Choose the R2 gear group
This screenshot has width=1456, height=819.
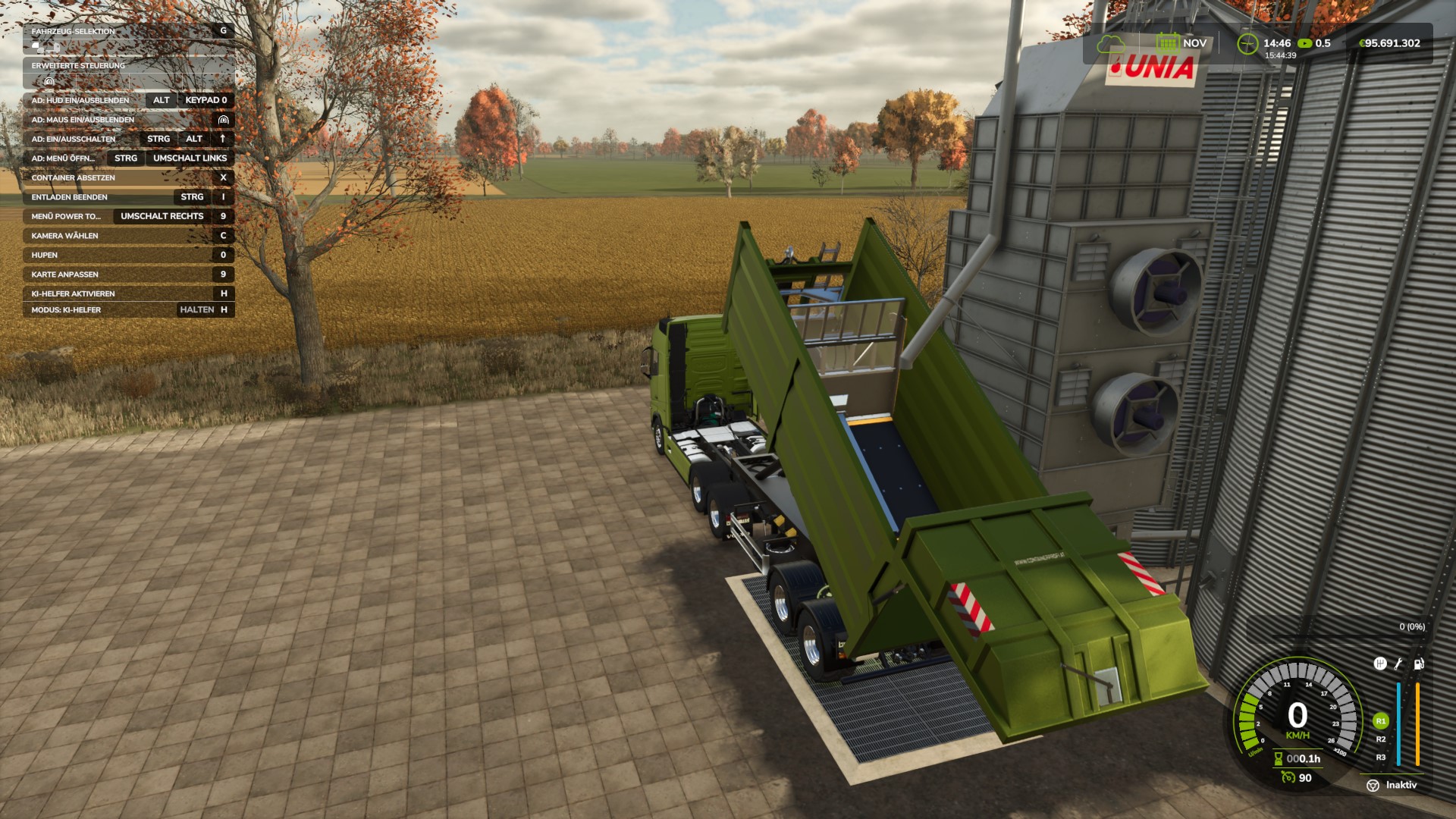pyautogui.click(x=1380, y=739)
